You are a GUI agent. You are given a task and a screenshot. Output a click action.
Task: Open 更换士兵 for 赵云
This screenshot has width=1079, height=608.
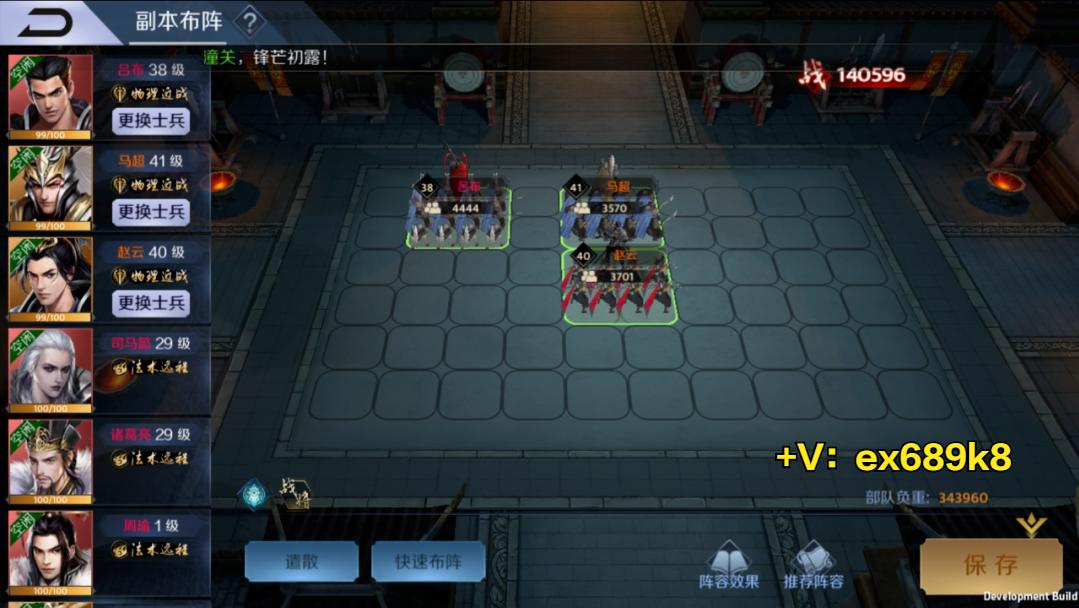coord(152,302)
